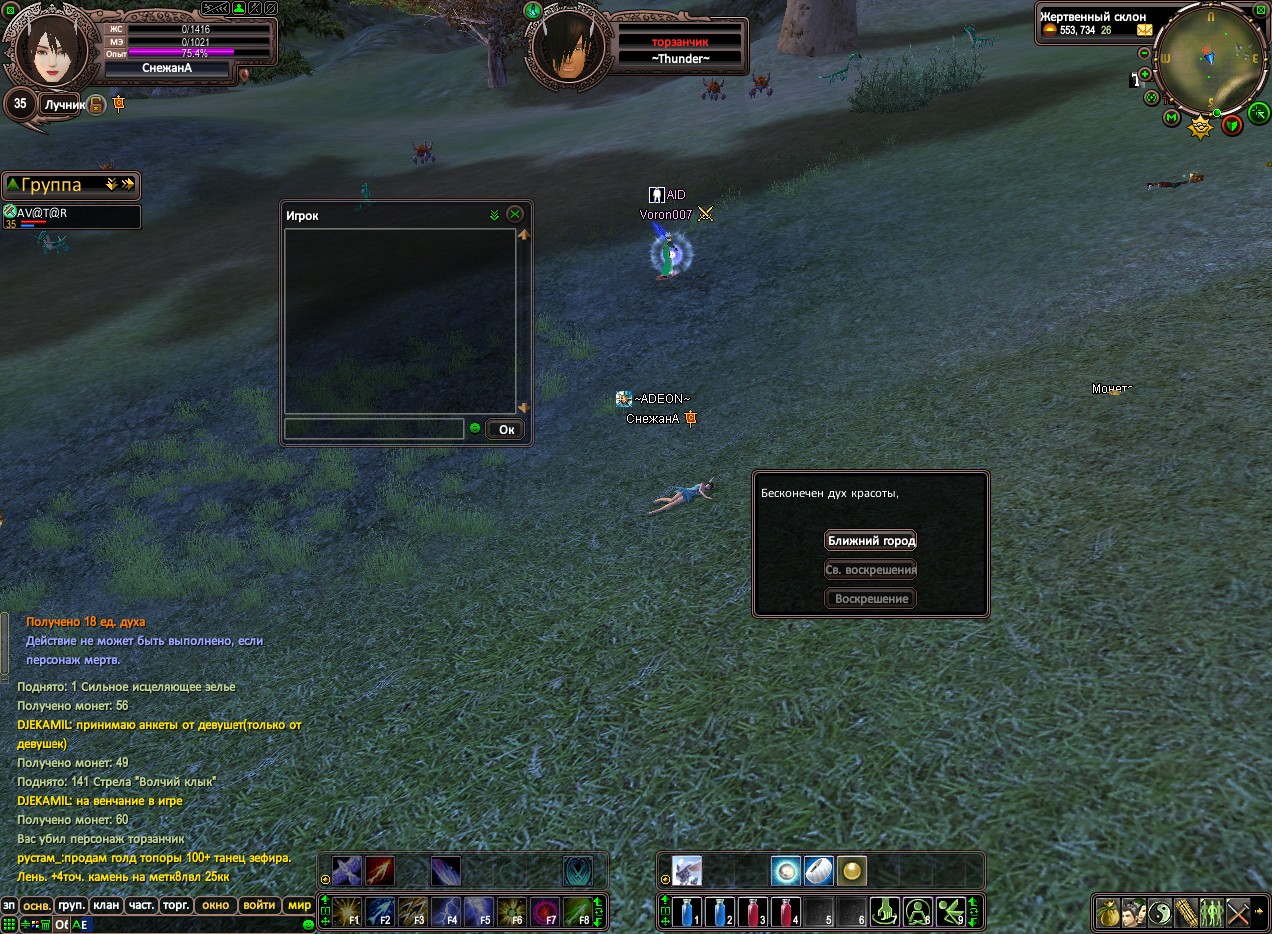The width and height of the screenshot is (1272, 934).
Task: Activate the F4 lightning skill
Action: (445, 912)
